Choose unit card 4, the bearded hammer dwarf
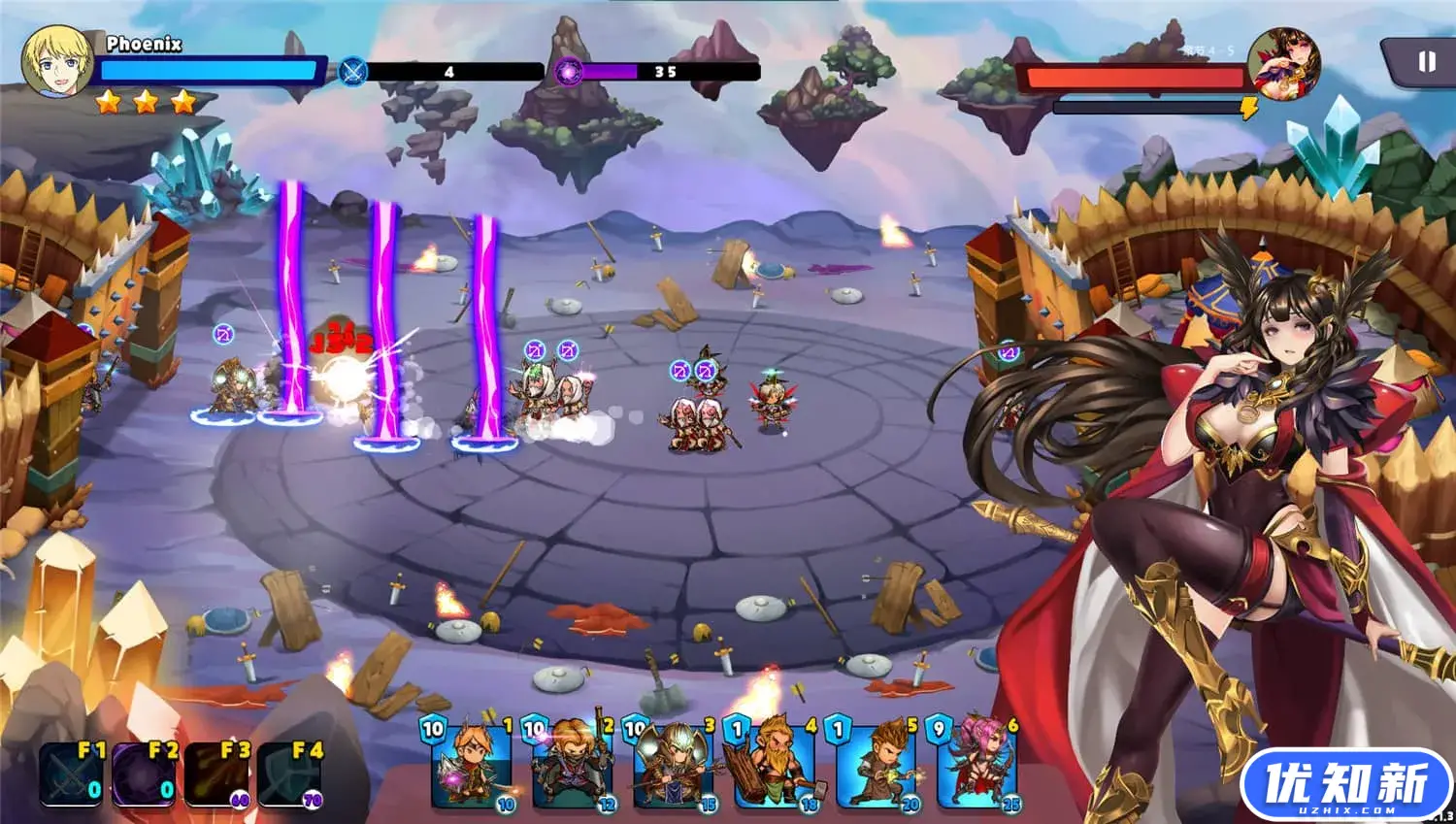1456x824 pixels. pyautogui.click(x=774, y=767)
